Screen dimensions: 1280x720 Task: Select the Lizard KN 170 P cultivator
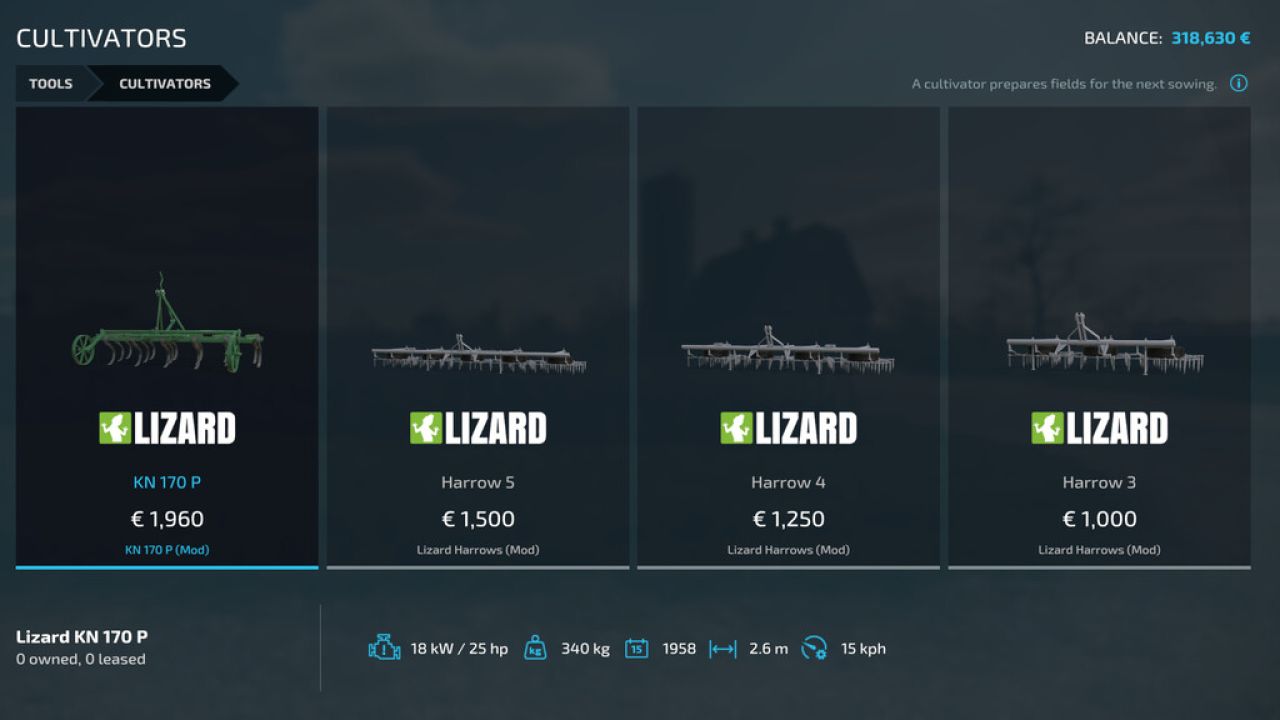click(x=167, y=338)
